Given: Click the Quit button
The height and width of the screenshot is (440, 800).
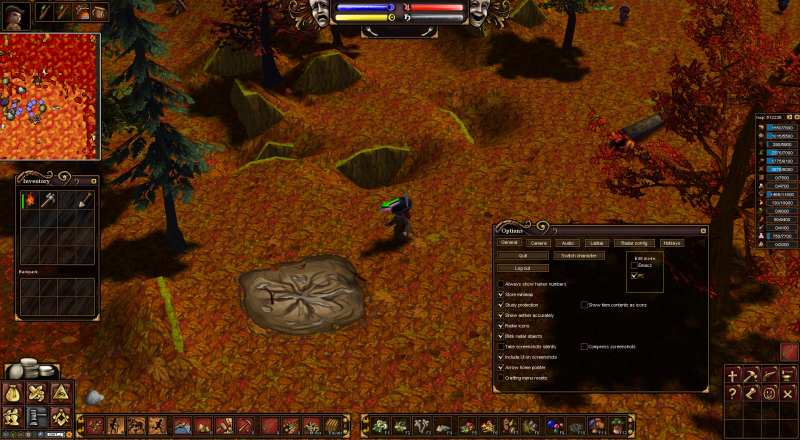Looking at the screenshot, I should tap(522, 255).
